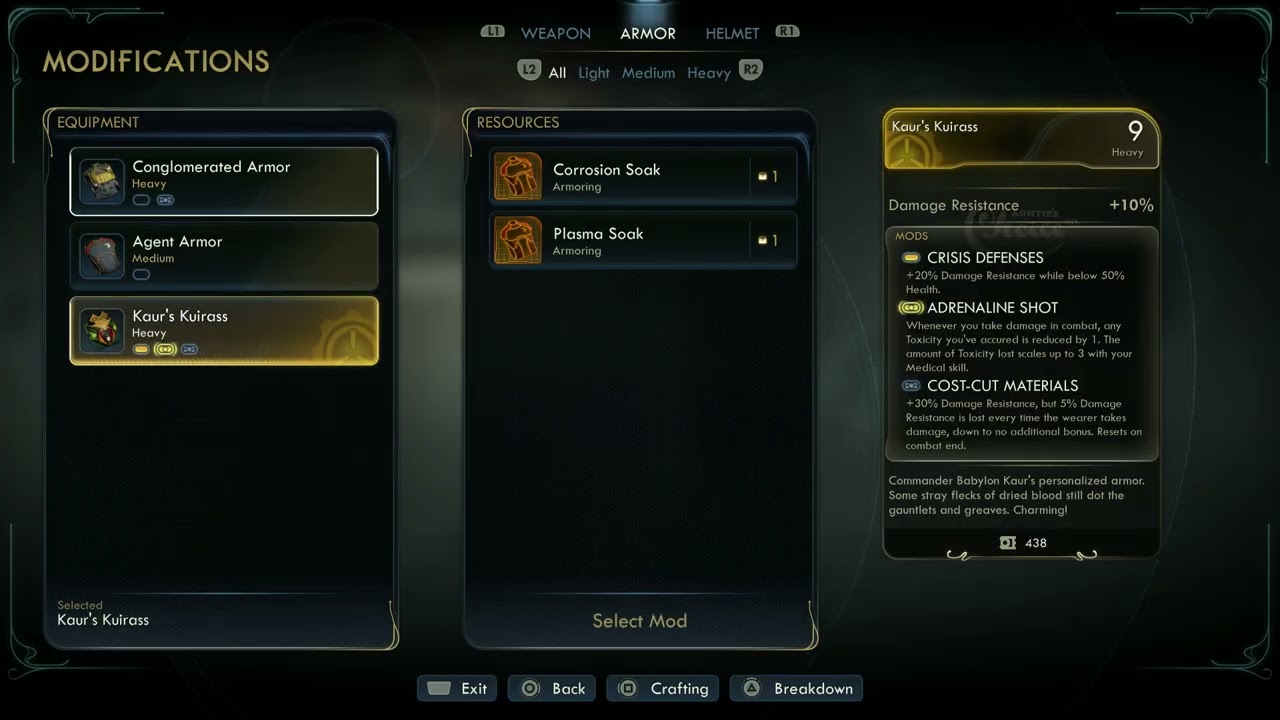This screenshot has width=1280, height=720.
Task: Pick the Corrosion Soak armoring mod
Action: [x=643, y=177]
